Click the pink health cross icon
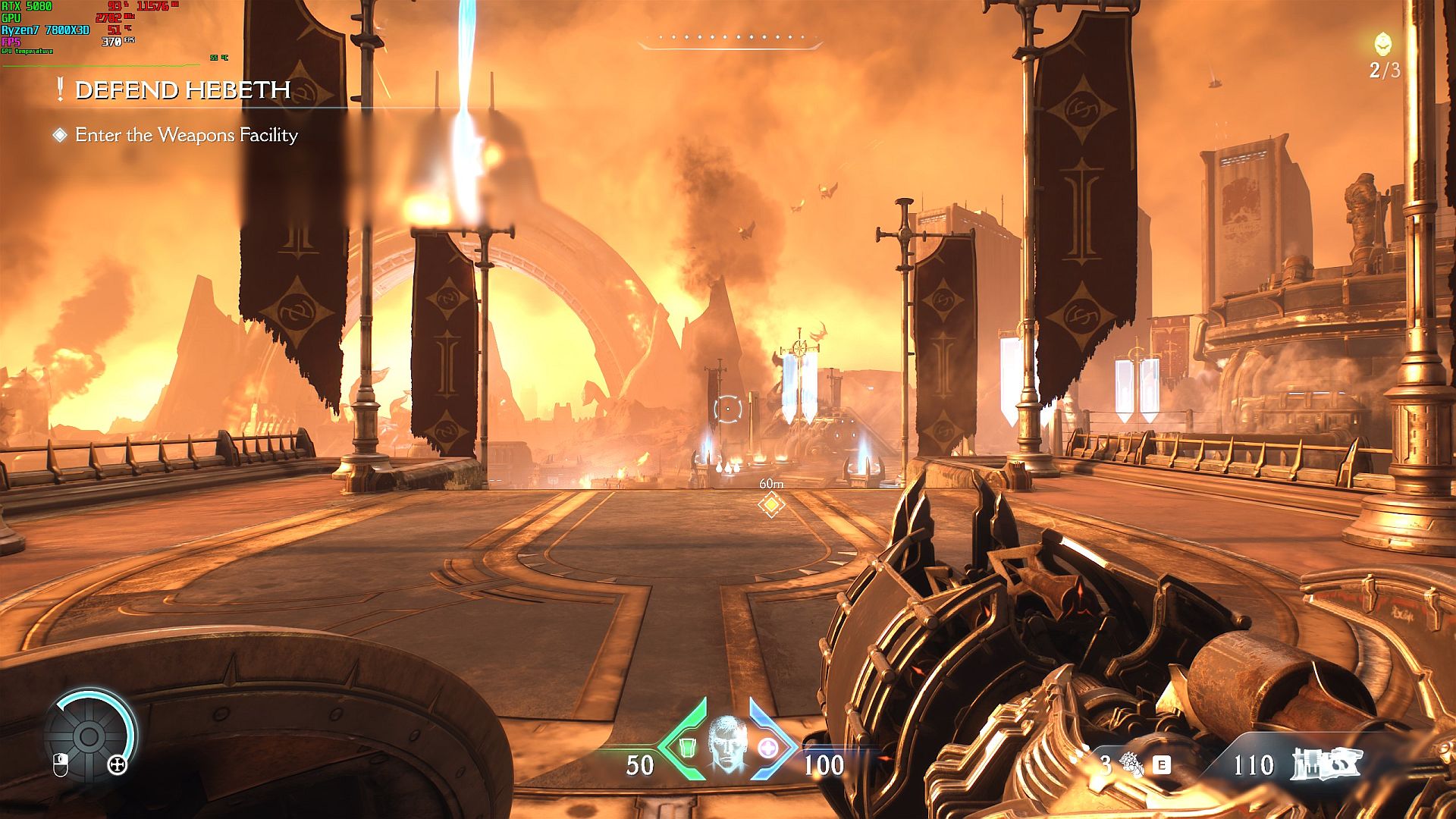The width and height of the screenshot is (1456, 819). click(767, 748)
